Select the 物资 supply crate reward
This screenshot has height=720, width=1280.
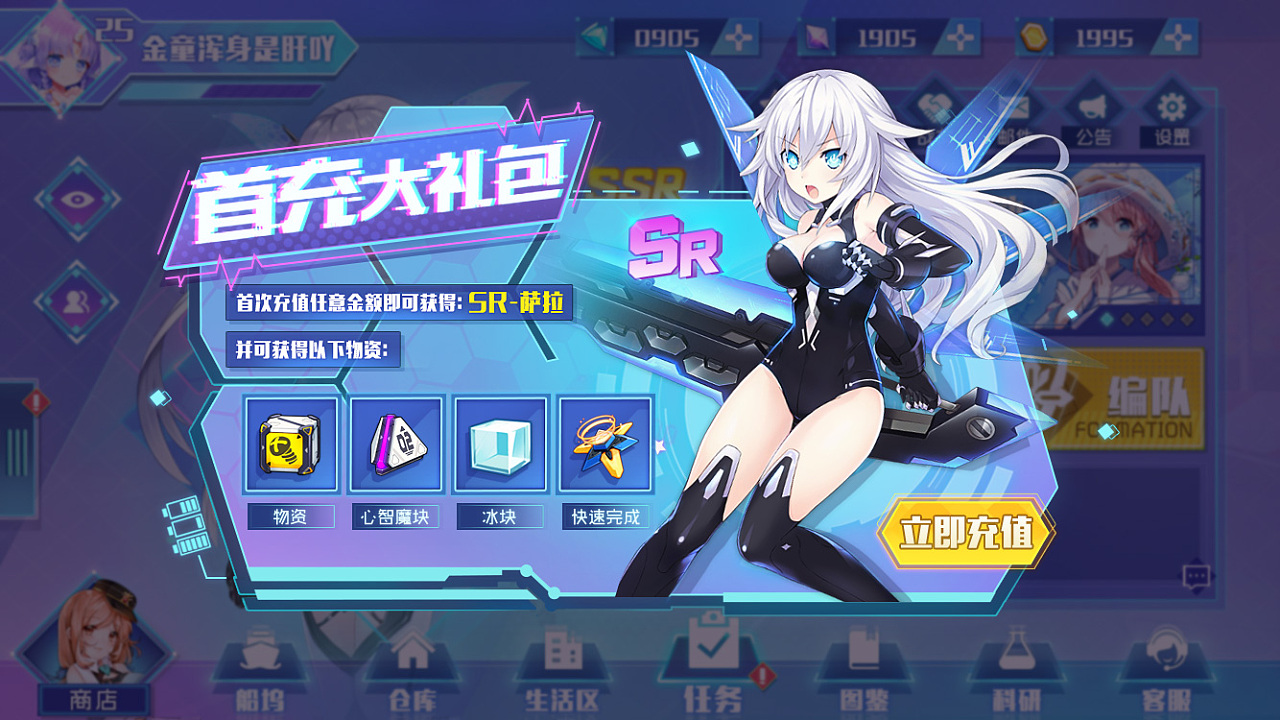click(x=290, y=445)
